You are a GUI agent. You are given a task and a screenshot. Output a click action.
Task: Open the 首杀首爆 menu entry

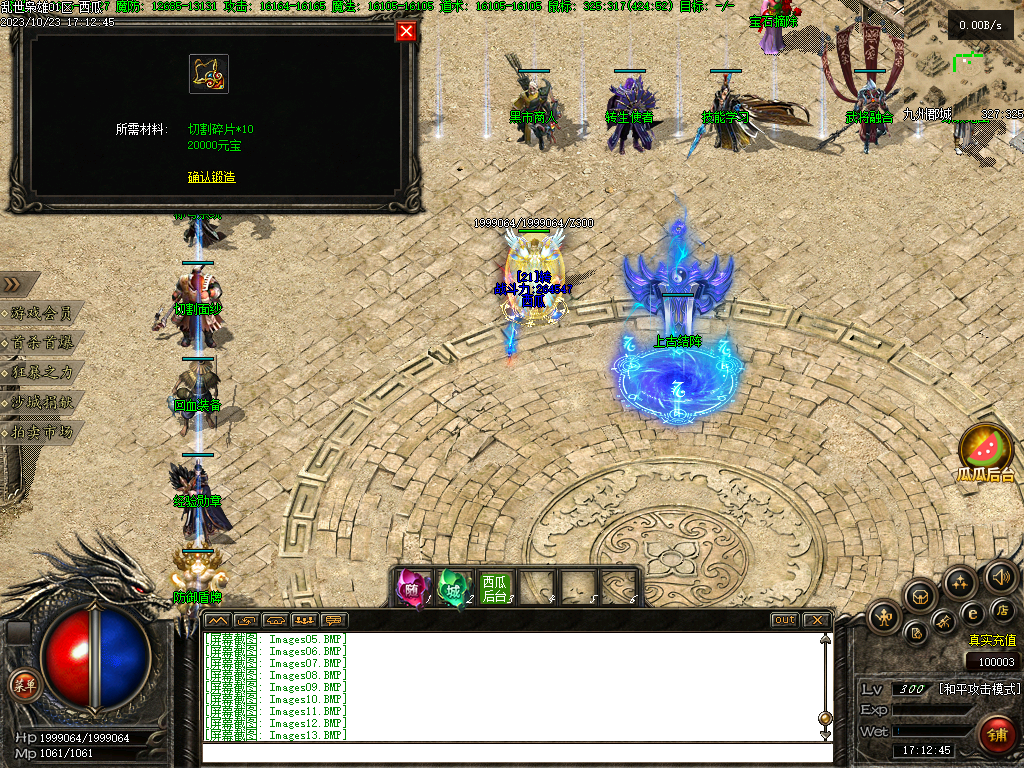pyautogui.click(x=42, y=343)
